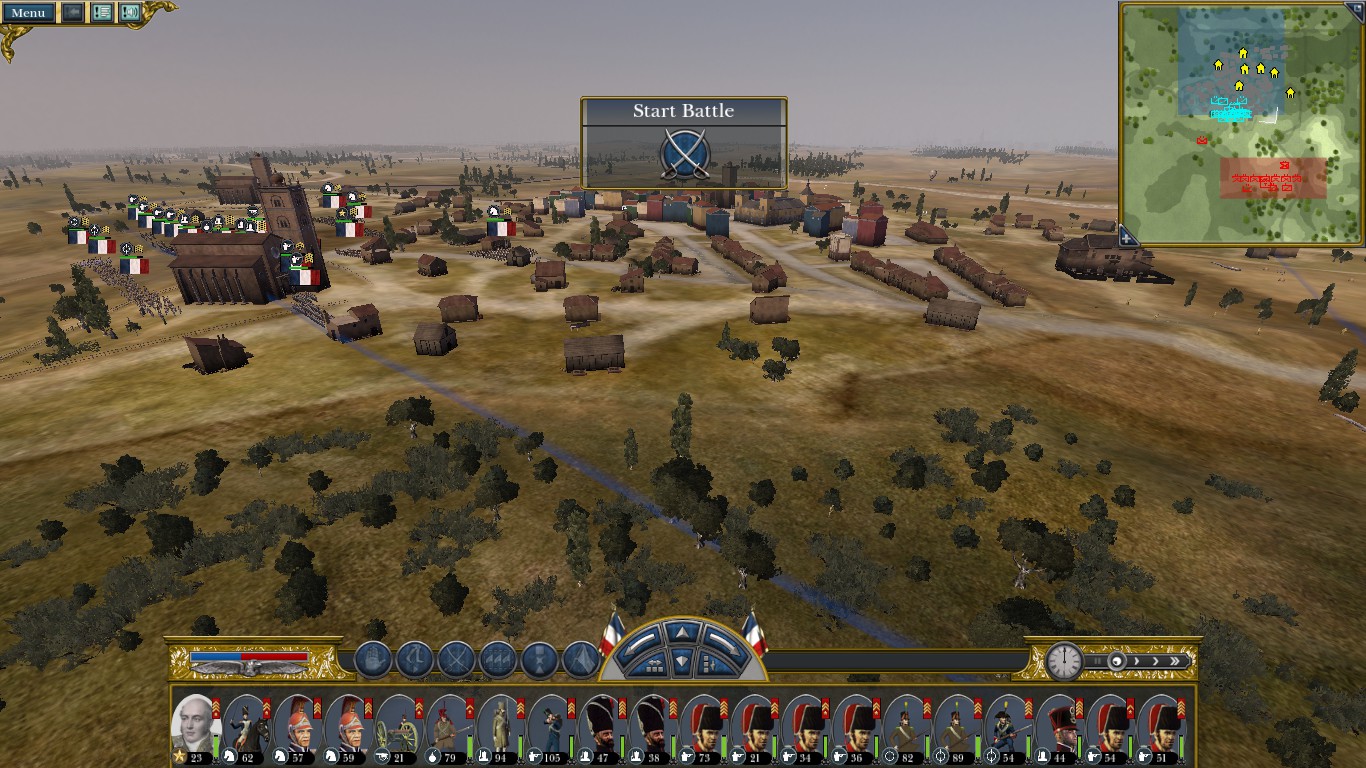Toggle the audio alert speaker button
The image size is (1366, 768).
coord(130,13)
